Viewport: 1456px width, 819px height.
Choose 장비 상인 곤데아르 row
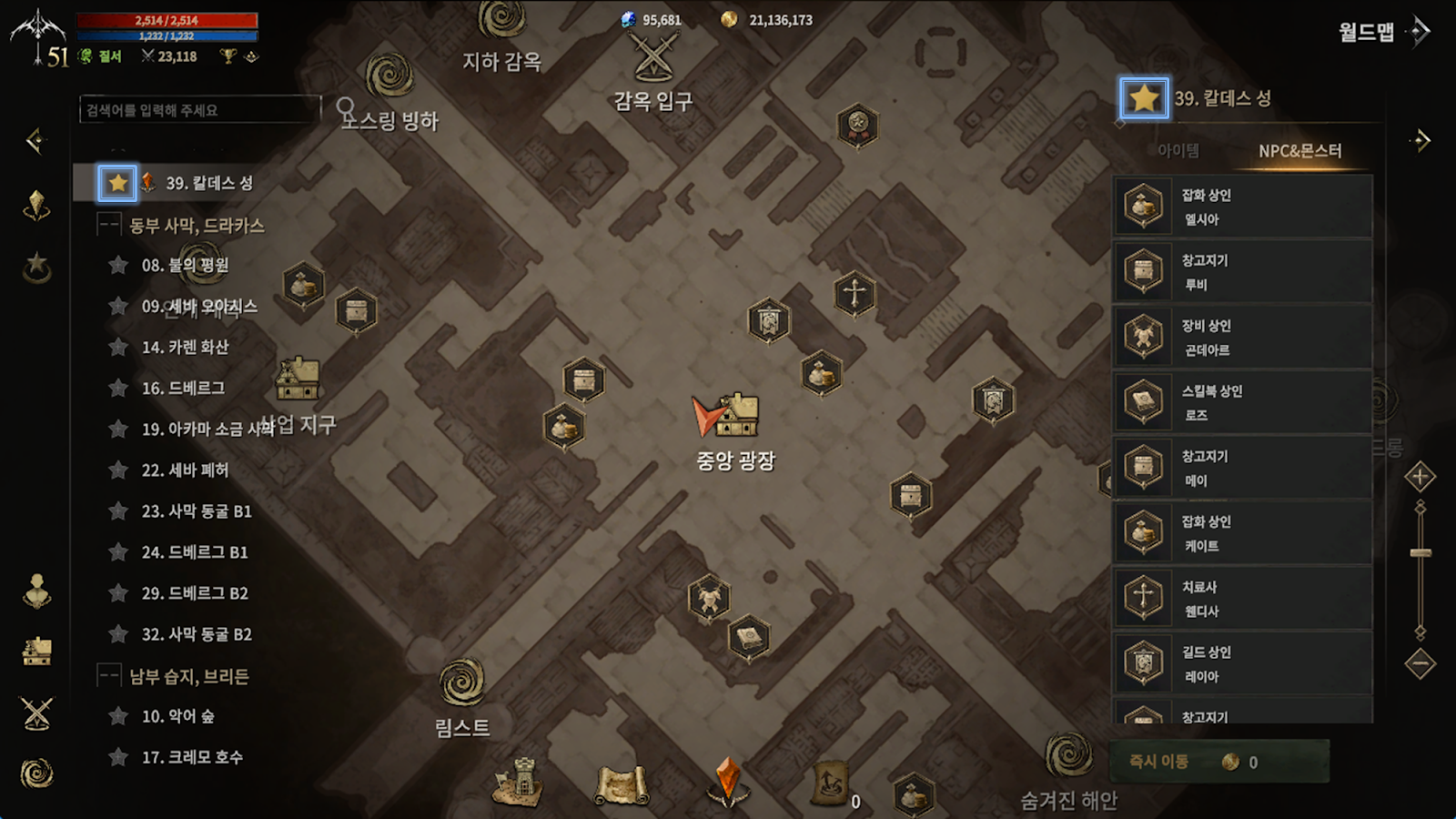(x=1242, y=338)
